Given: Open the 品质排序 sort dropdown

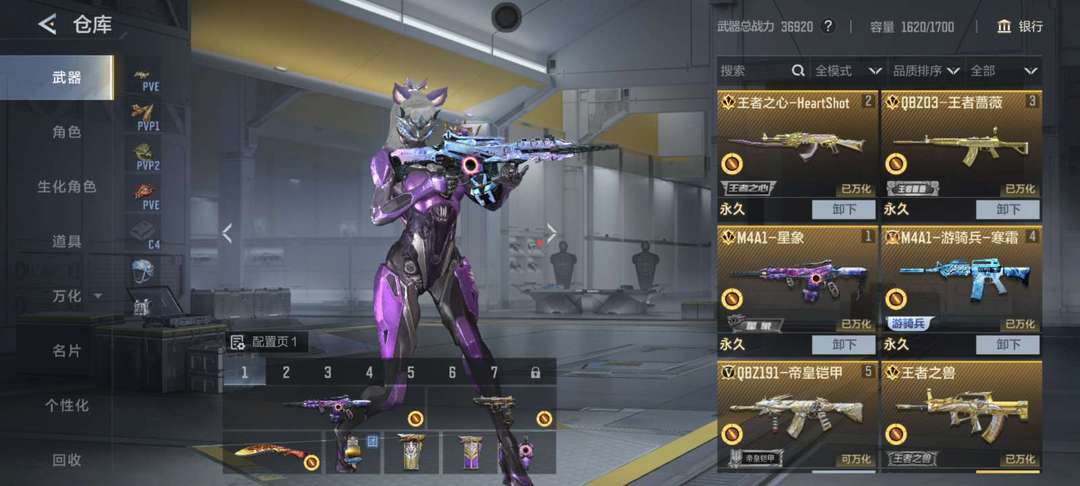Looking at the screenshot, I should coord(925,71).
